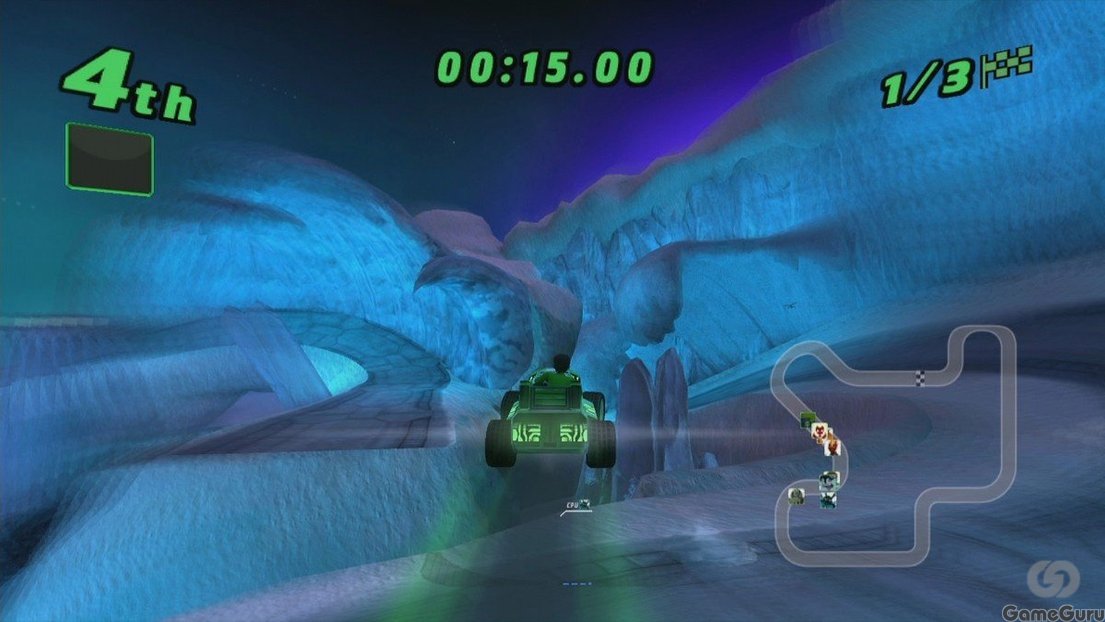Click the checkered finish line on minimap
Image resolution: width=1105 pixels, height=622 pixels.
[x=921, y=377]
